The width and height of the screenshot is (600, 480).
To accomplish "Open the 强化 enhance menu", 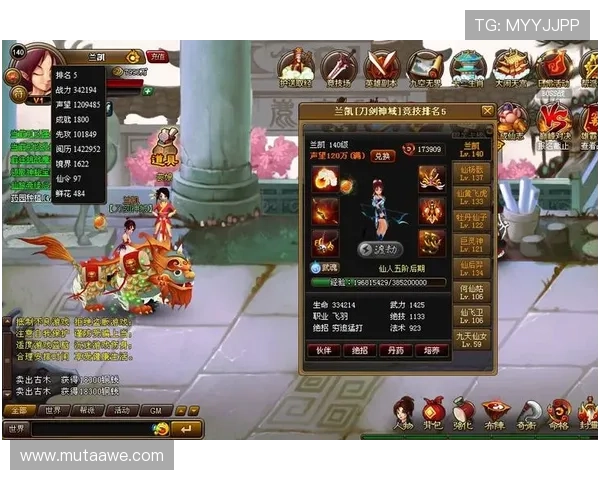I will (x=463, y=412).
